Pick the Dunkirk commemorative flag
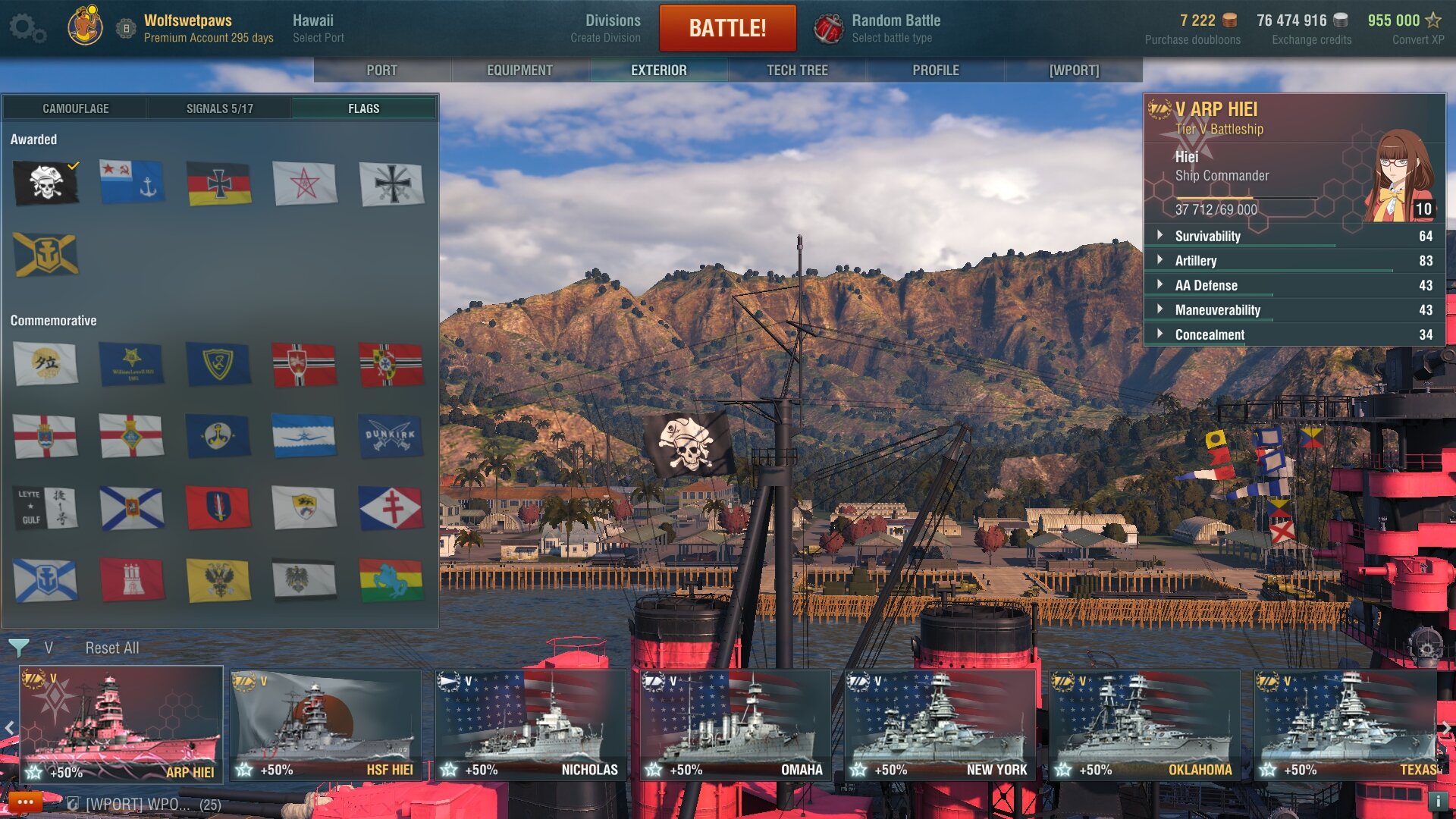 point(391,436)
